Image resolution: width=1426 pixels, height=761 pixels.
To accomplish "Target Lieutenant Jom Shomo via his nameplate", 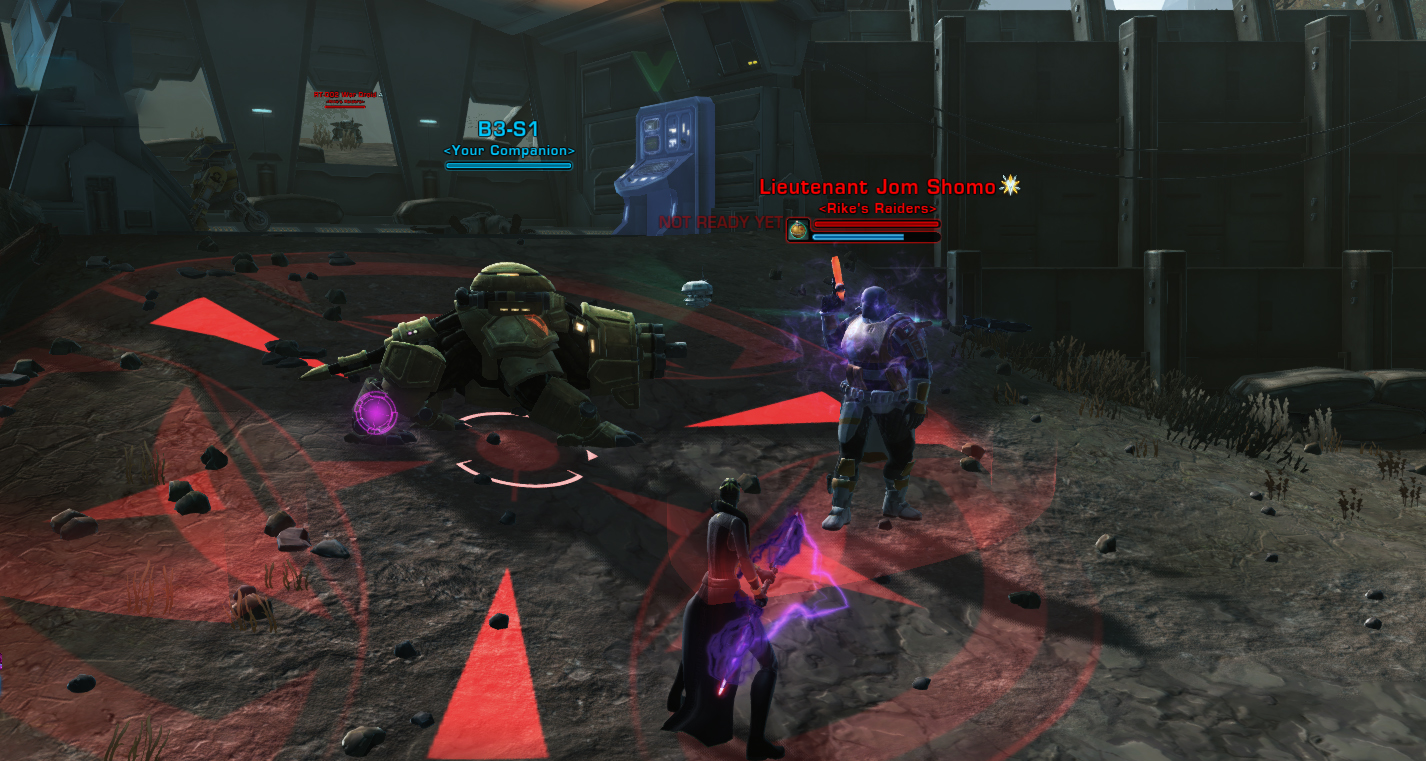I will tap(877, 187).
